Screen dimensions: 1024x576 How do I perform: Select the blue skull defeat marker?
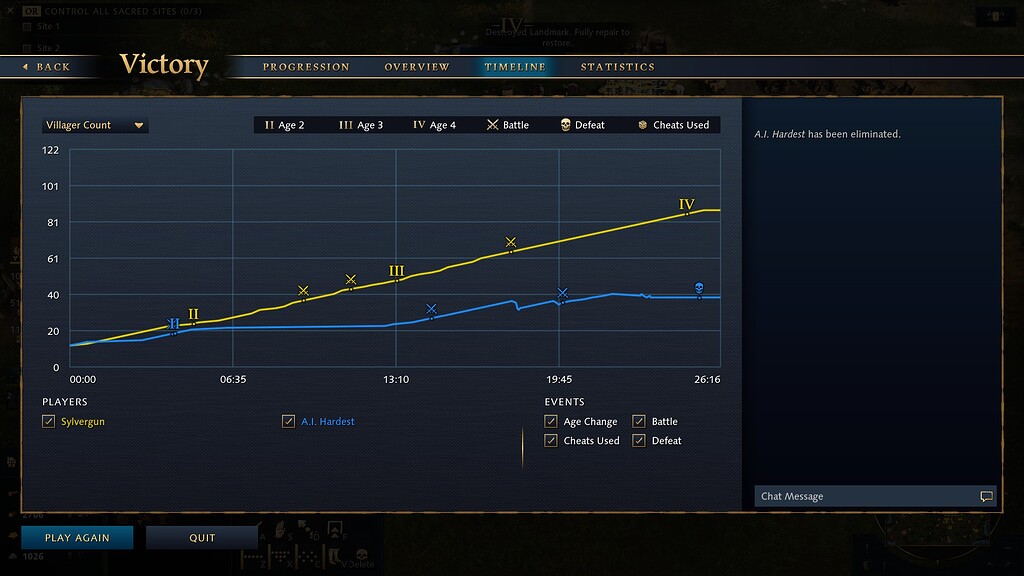coord(699,289)
